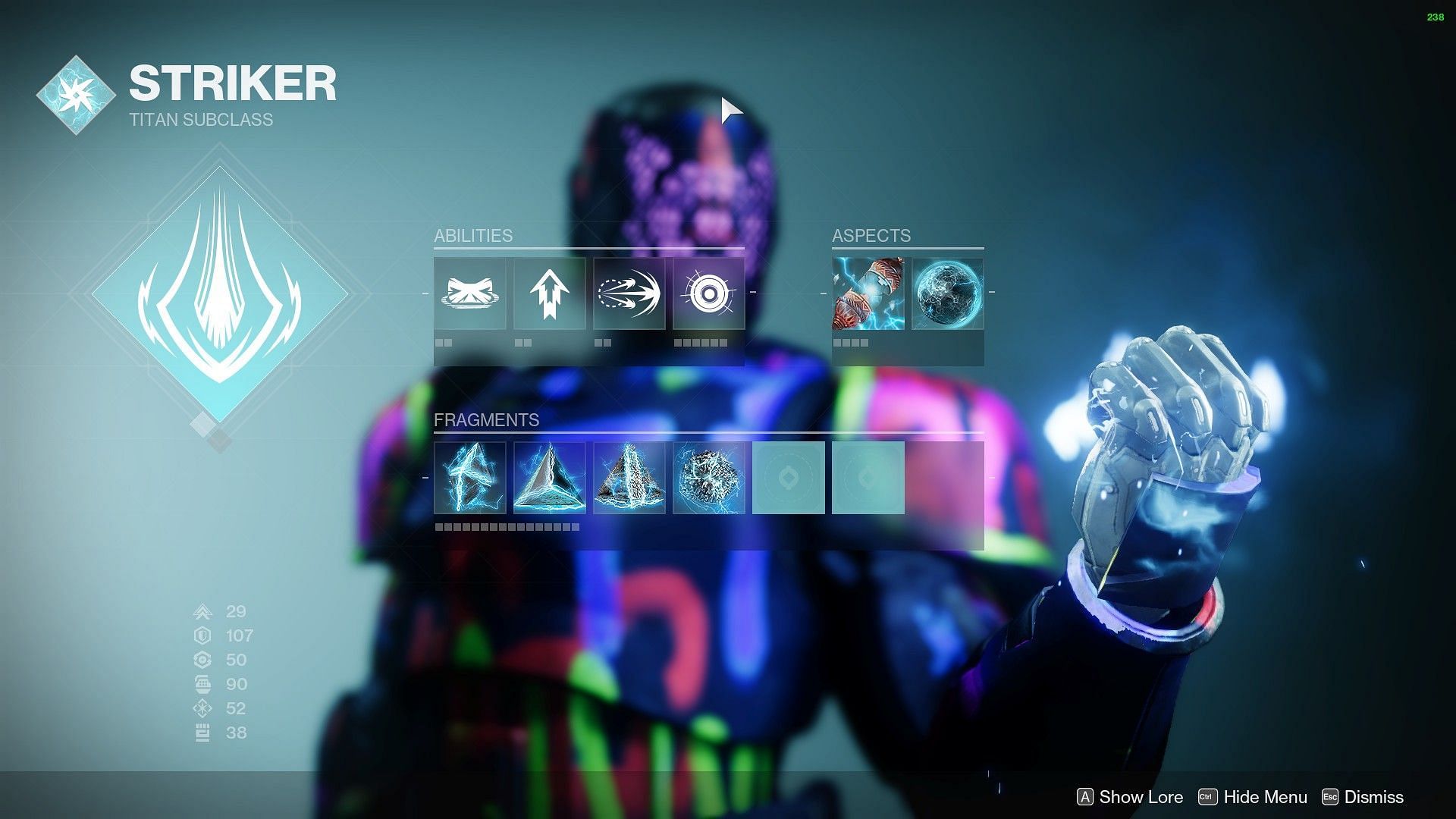Select the Striker super ability diamond

[x=219, y=293]
